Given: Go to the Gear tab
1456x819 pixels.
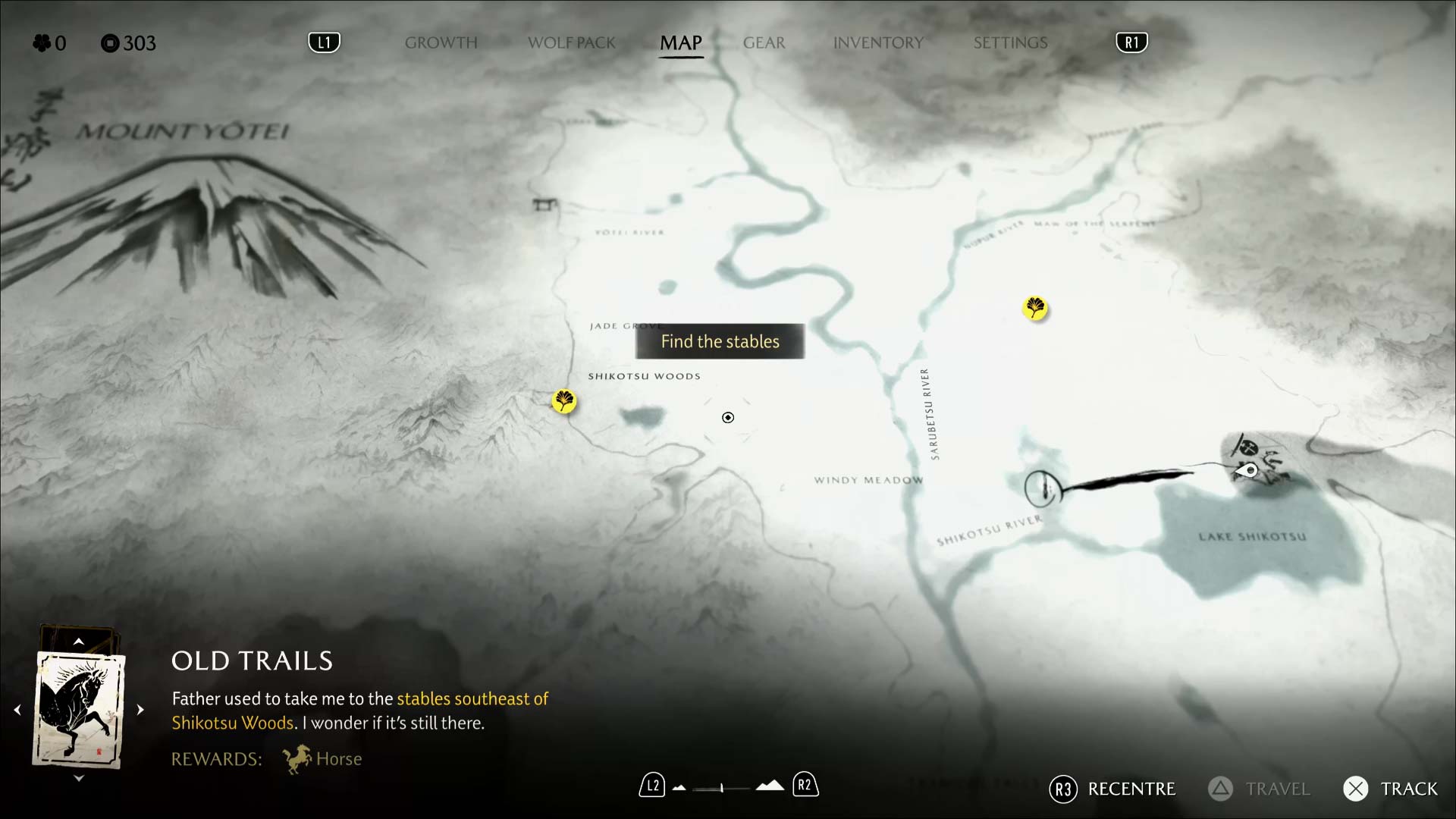Looking at the screenshot, I should point(764,43).
